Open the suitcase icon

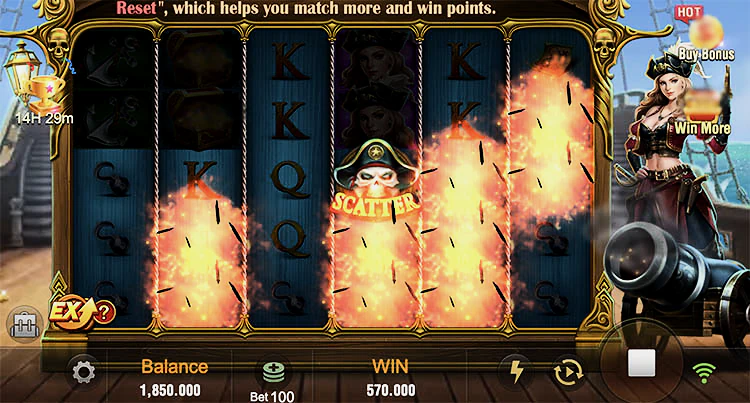22,324
